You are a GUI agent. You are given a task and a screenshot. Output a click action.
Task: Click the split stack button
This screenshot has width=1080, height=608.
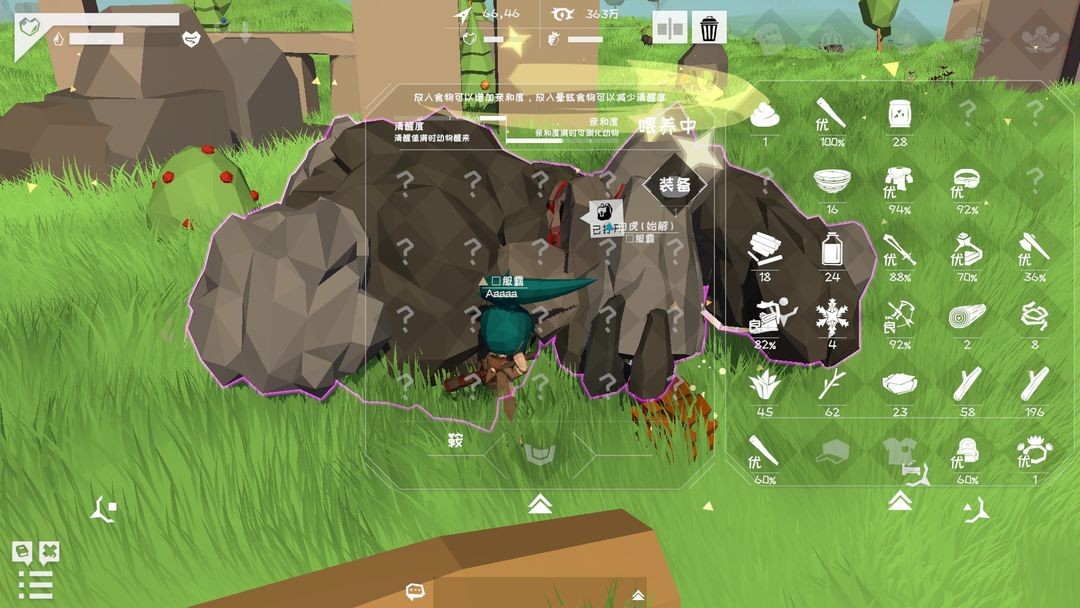point(670,28)
